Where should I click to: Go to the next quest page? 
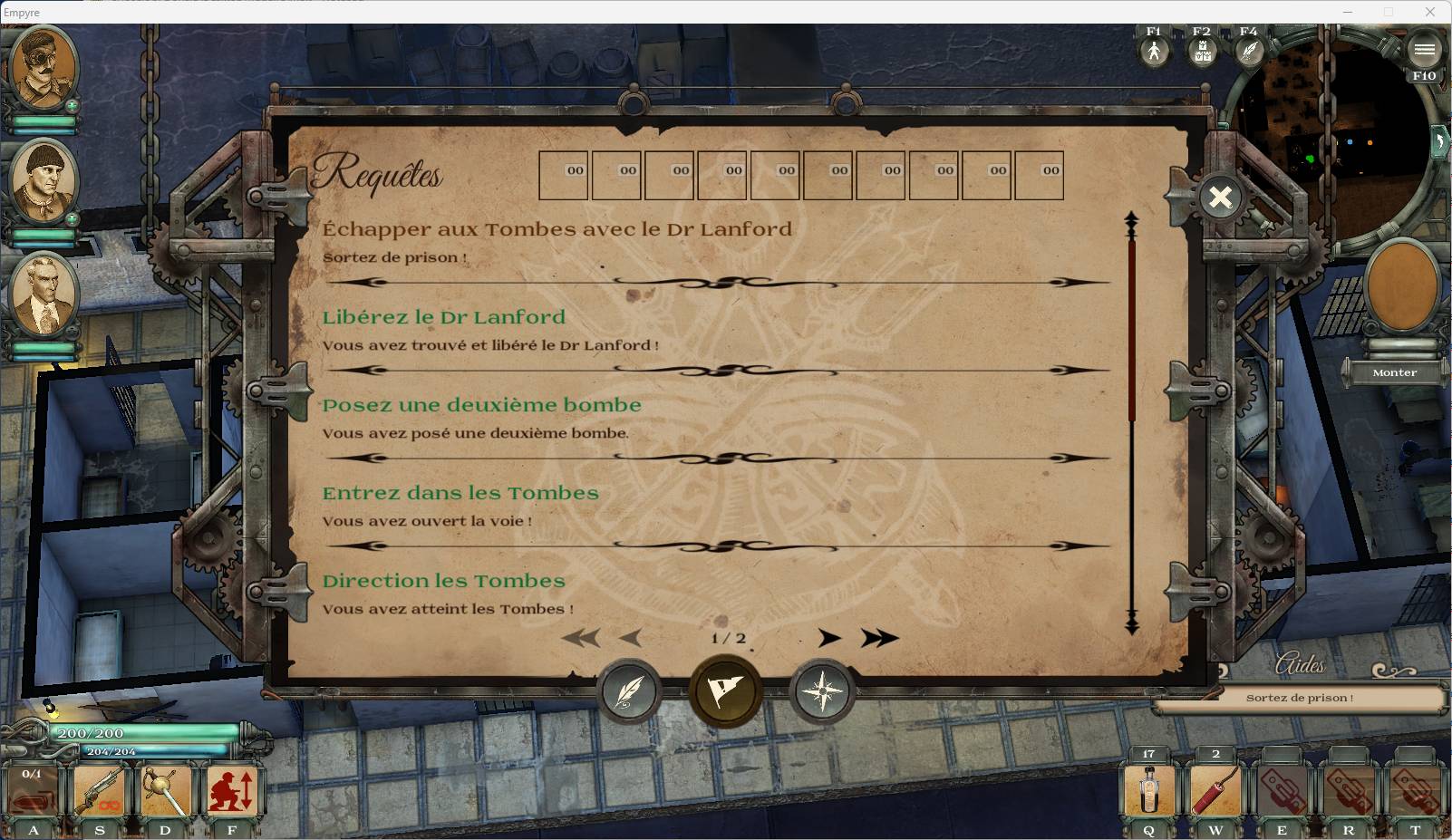click(828, 638)
